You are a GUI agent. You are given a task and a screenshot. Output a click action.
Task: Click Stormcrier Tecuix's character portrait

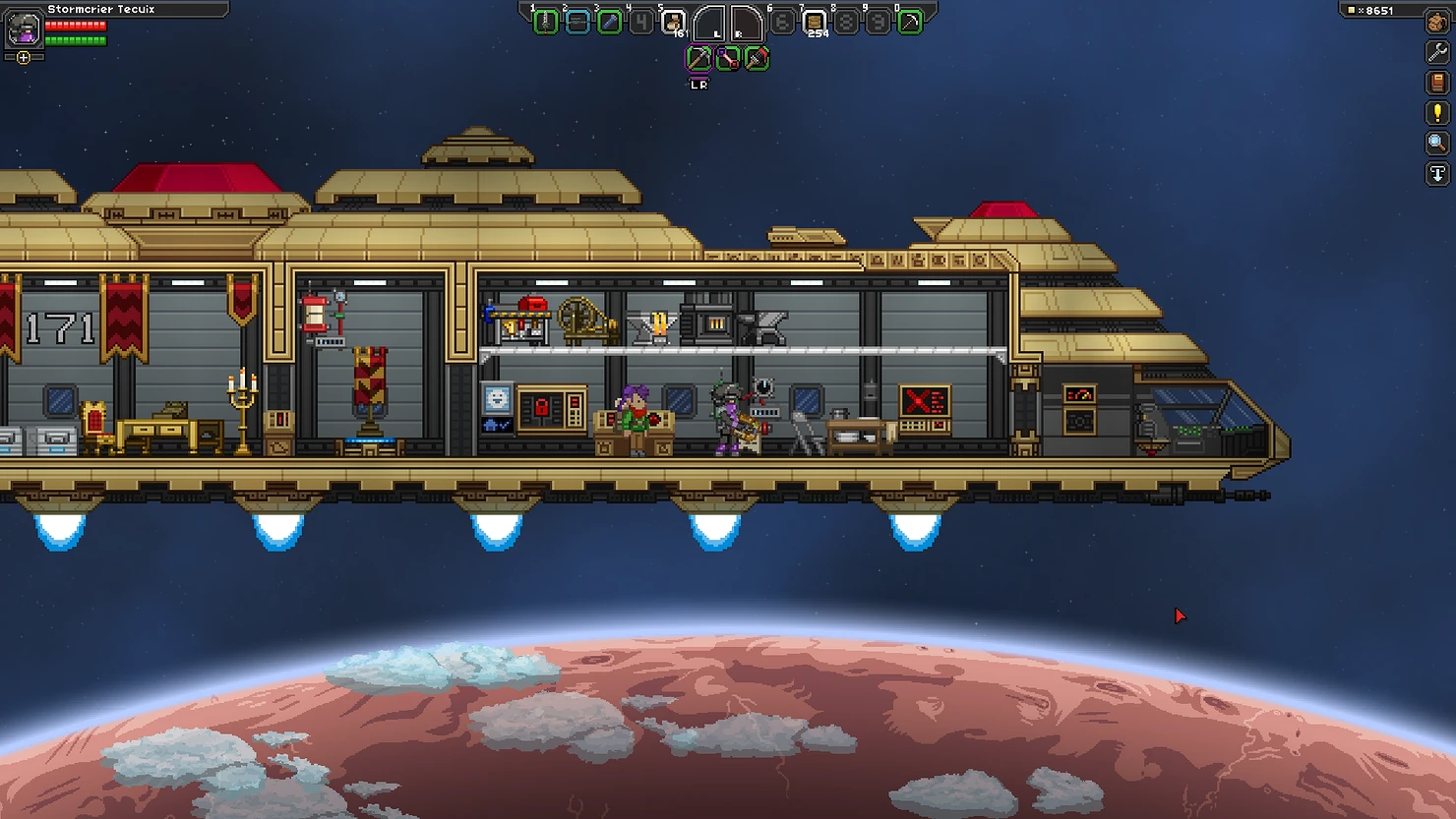pyautogui.click(x=23, y=29)
